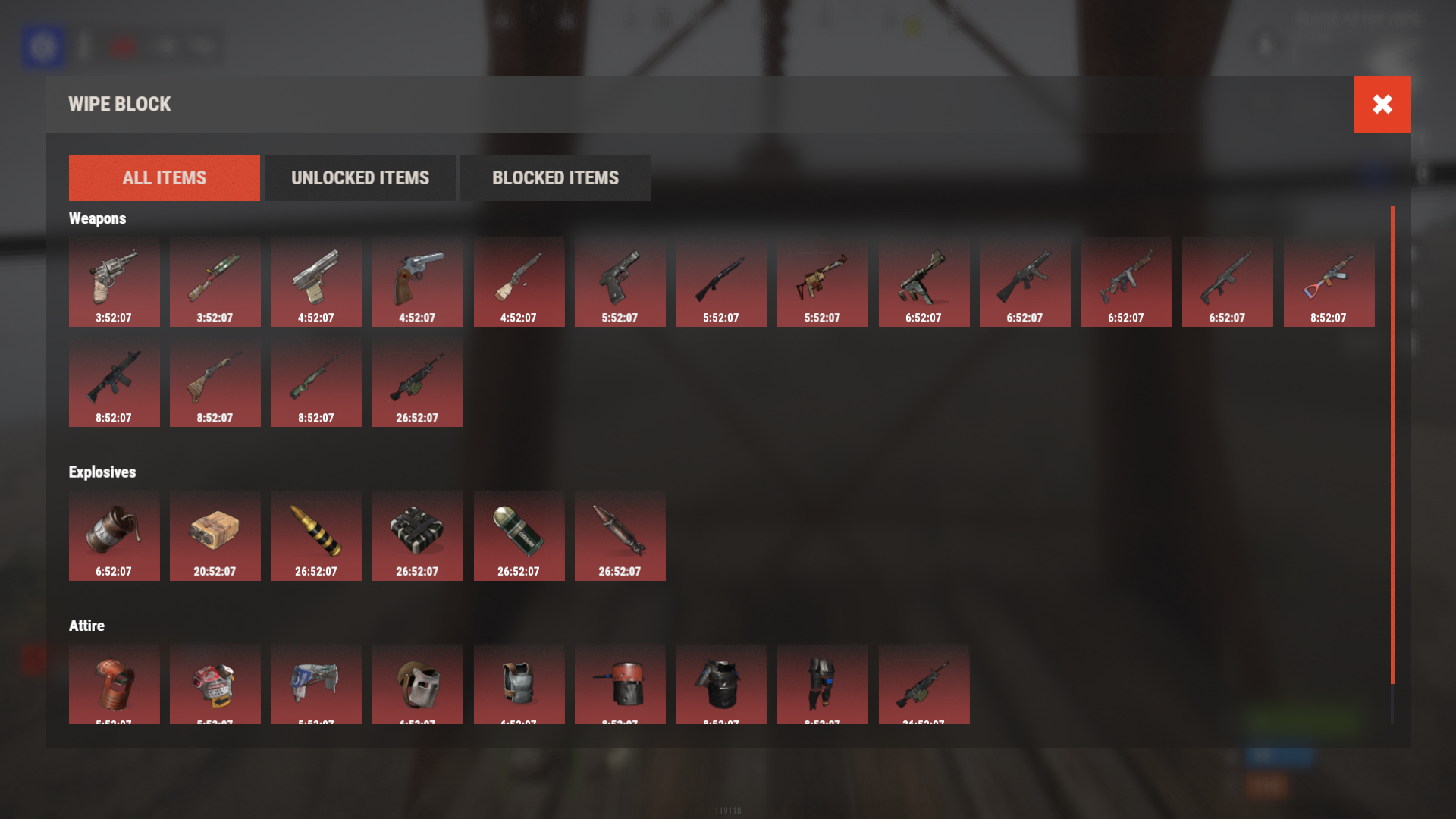1456x819 pixels.
Task: Close the Wipe Block window
Action: (1382, 104)
